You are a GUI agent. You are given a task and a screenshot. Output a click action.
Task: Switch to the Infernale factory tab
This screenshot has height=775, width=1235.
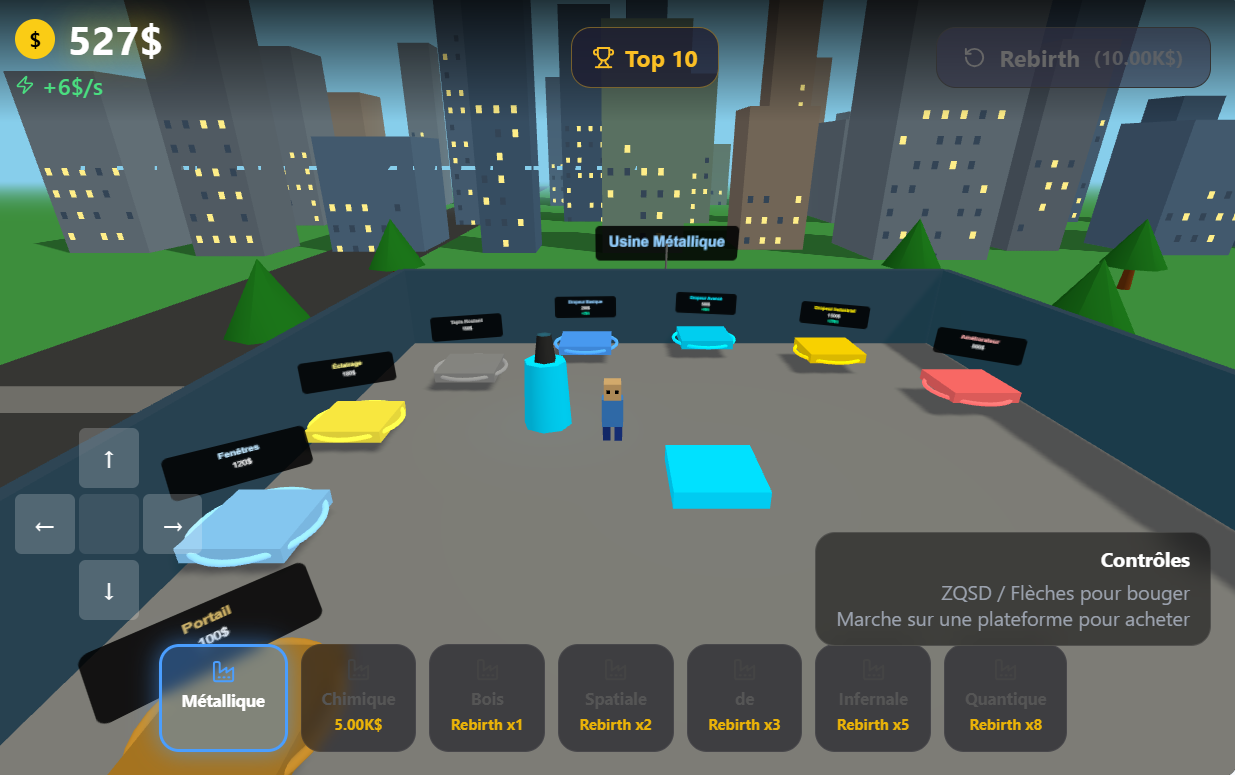click(x=873, y=698)
